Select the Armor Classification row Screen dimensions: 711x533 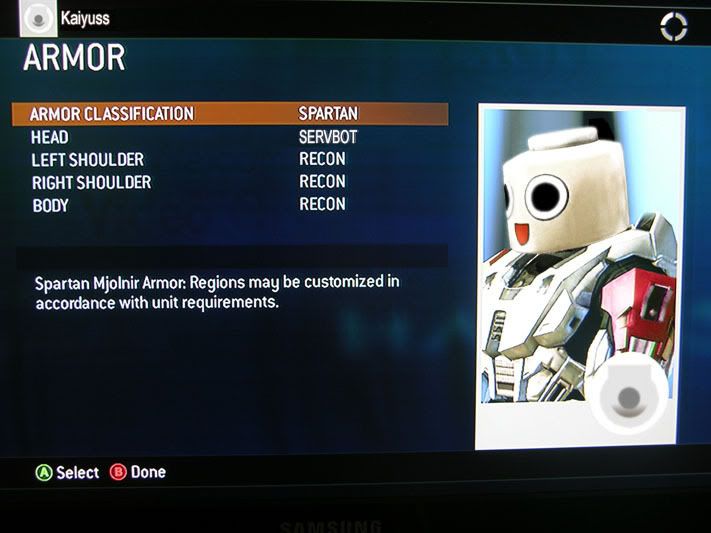pyautogui.click(x=230, y=114)
